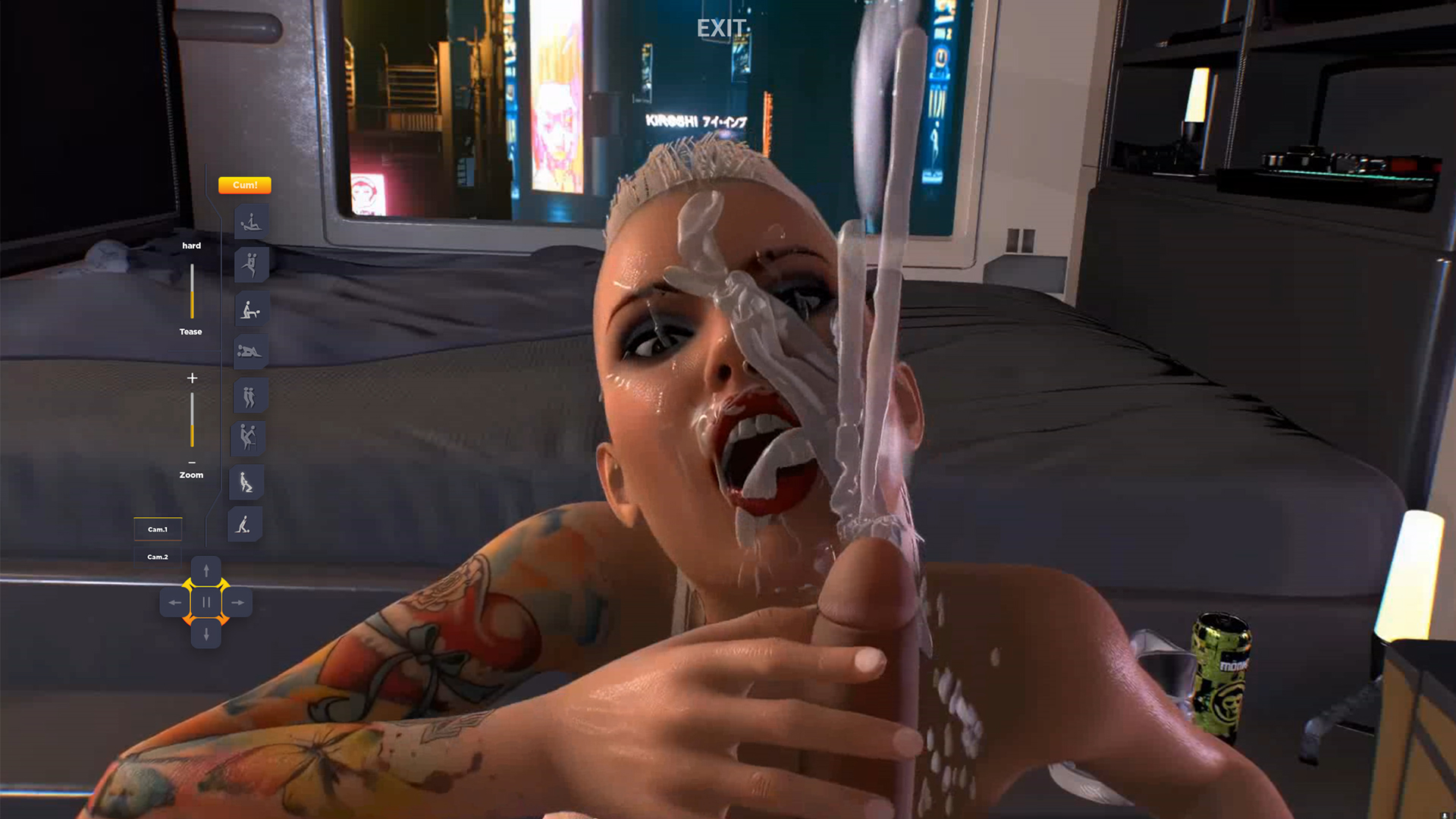The image size is (1456, 819).
Task: Click the orange Cum! button
Action: 244,185
